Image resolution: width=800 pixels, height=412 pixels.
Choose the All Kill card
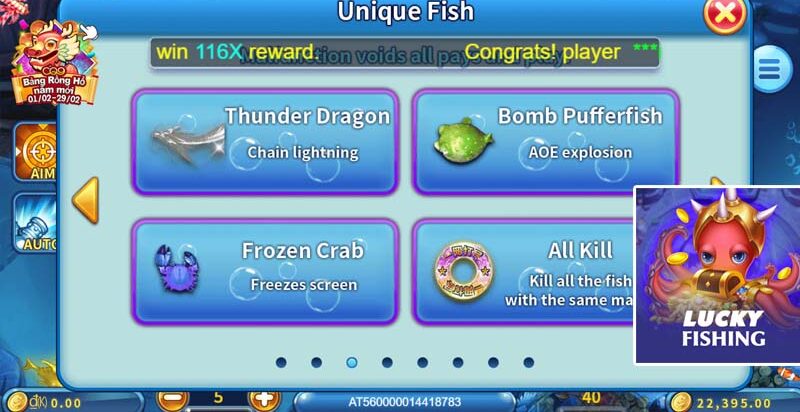click(530, 271)
